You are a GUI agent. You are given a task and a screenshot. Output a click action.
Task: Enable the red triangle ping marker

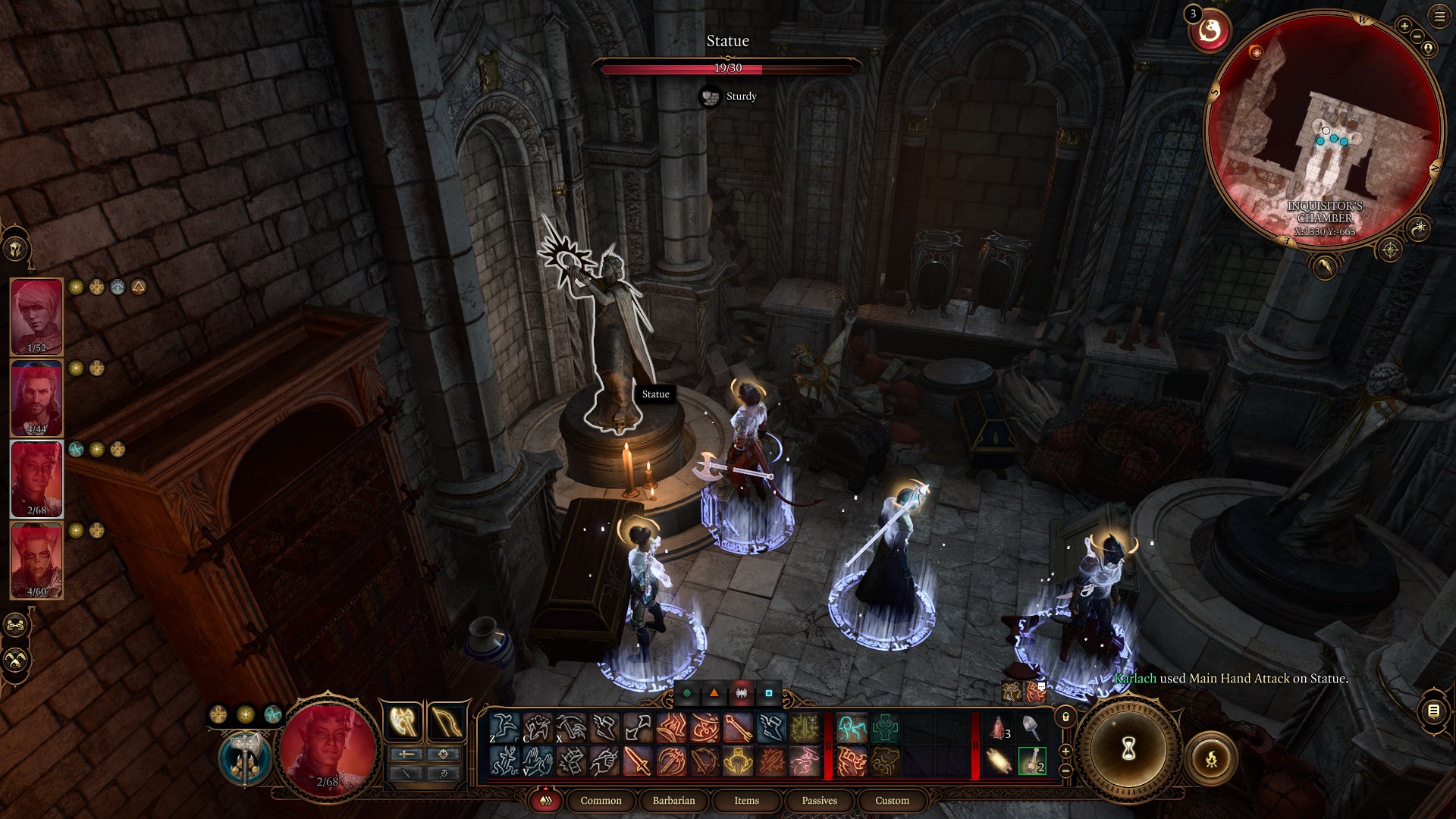714,693
